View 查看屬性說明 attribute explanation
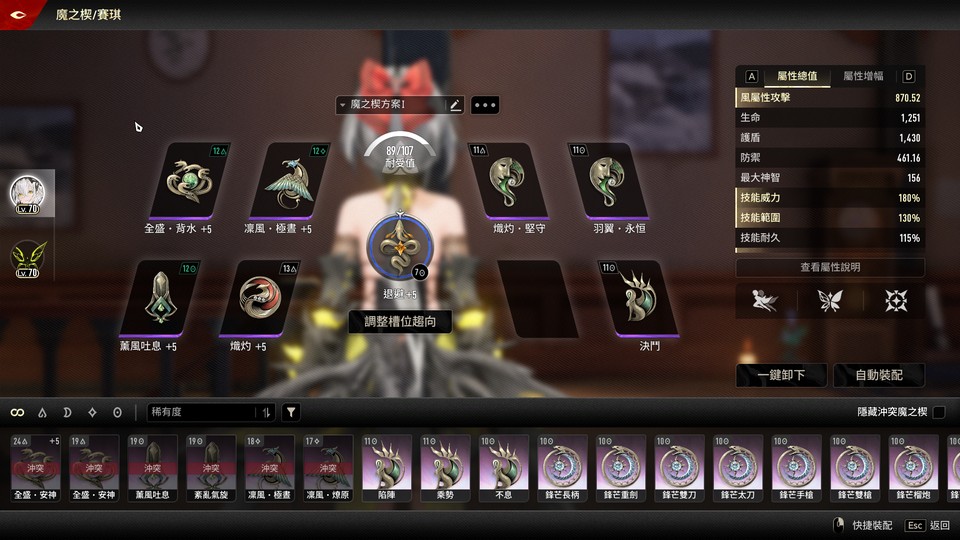This screenshot has height=540, width=960. (830, 267)
